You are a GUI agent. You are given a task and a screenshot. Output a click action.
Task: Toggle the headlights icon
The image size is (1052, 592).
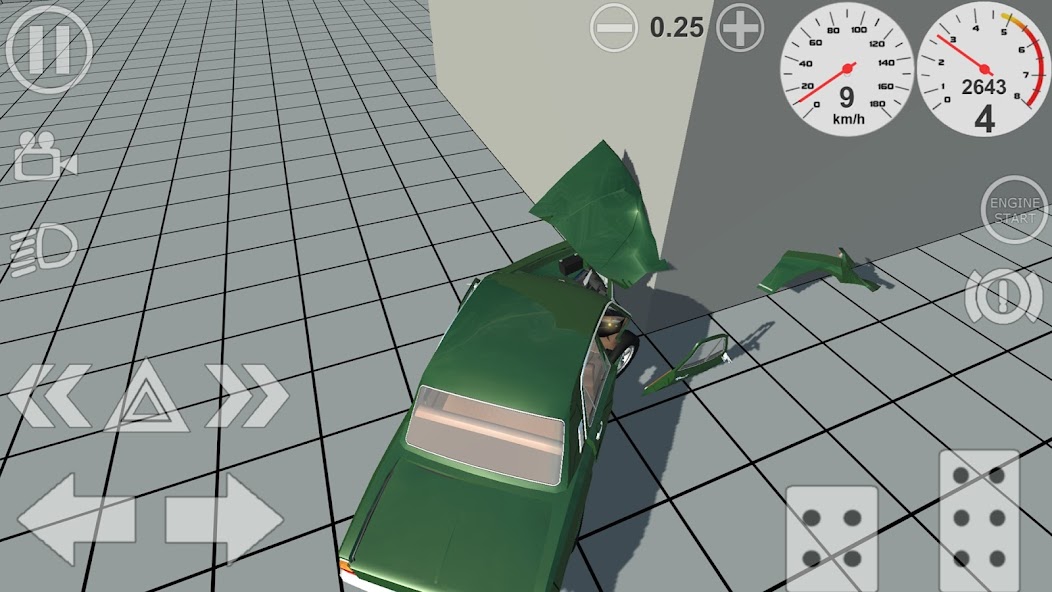pos(43,248)
